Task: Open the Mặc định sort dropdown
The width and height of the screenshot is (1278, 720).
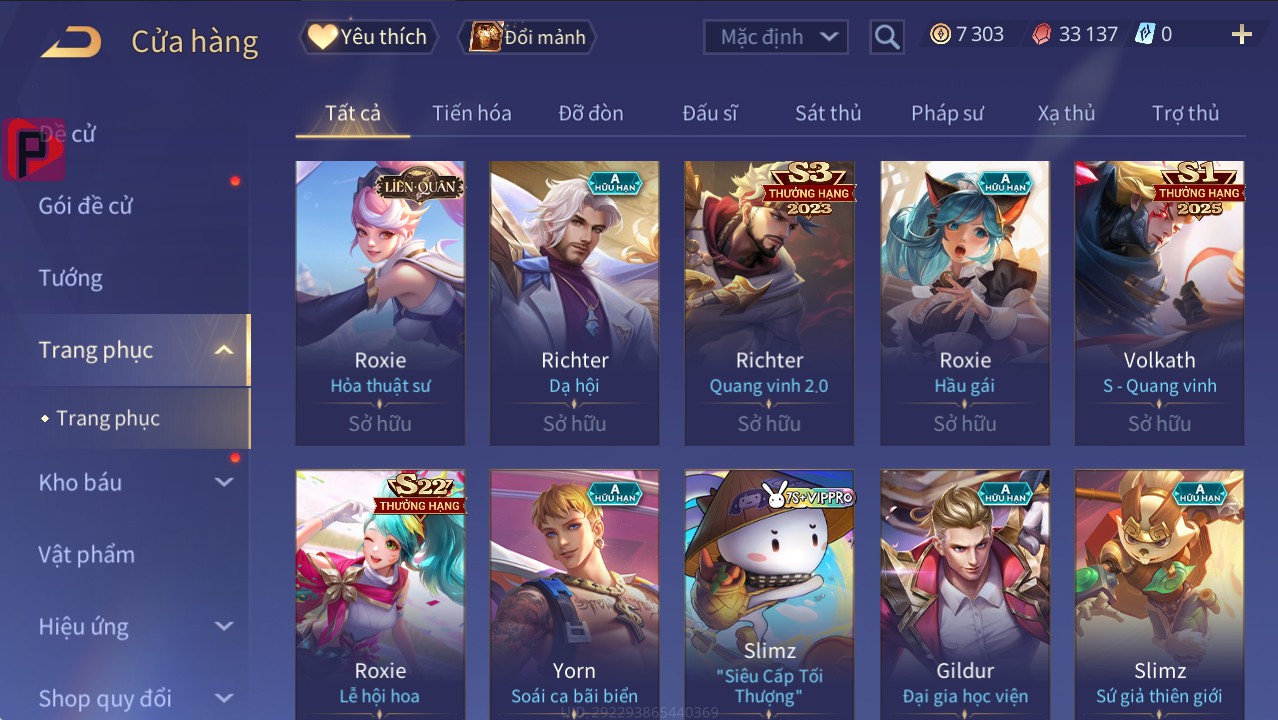Action: tap(776, 37)
